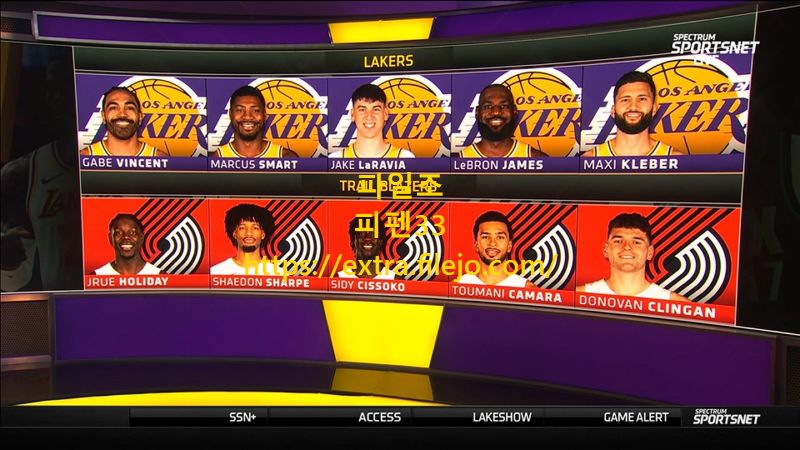Open the LAKESHOW tab
Screen dimensions: 800x450
pos(502,417)
